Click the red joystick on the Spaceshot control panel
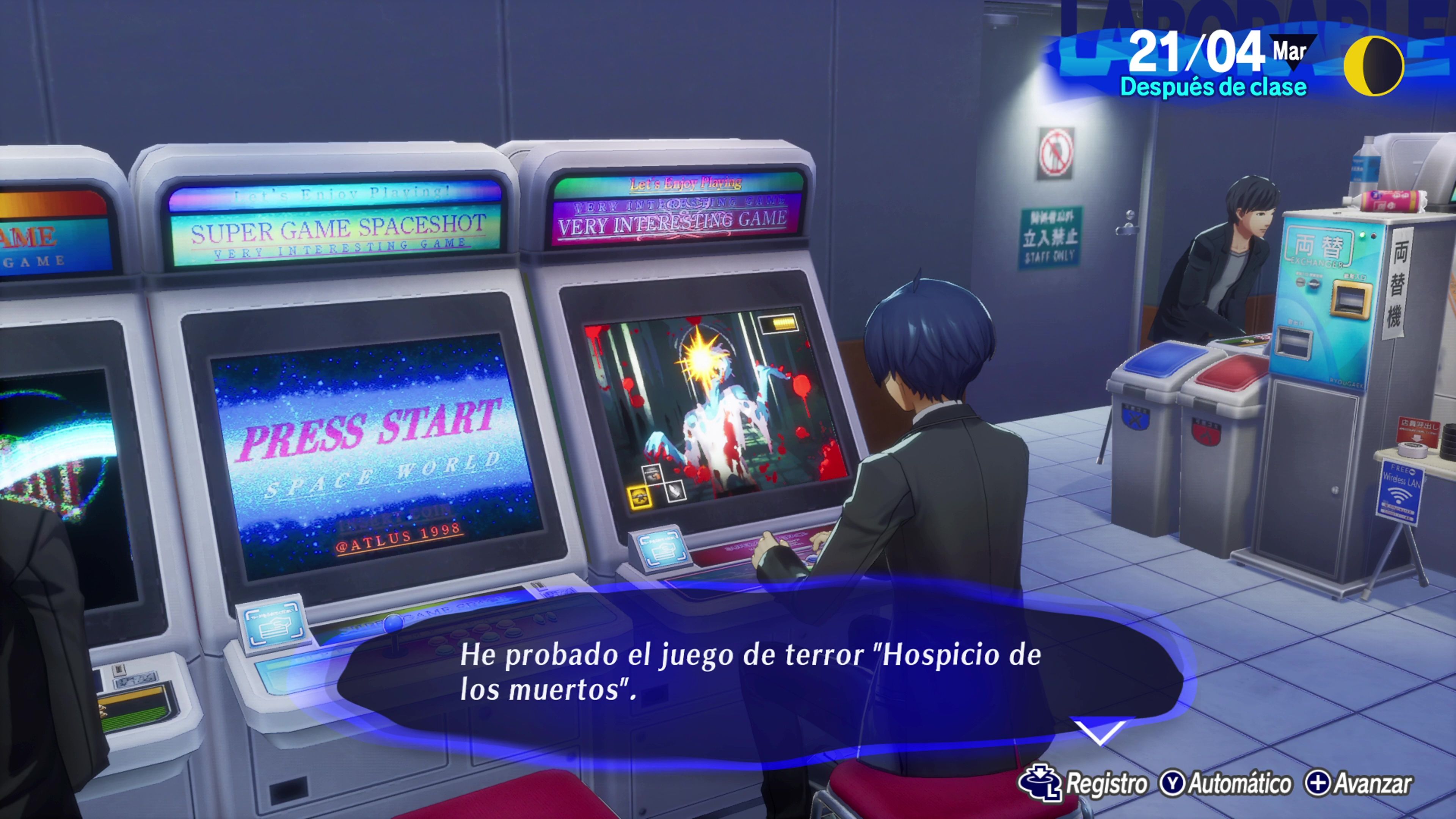Screen dimensions: 1456x819 coord(394,624)
